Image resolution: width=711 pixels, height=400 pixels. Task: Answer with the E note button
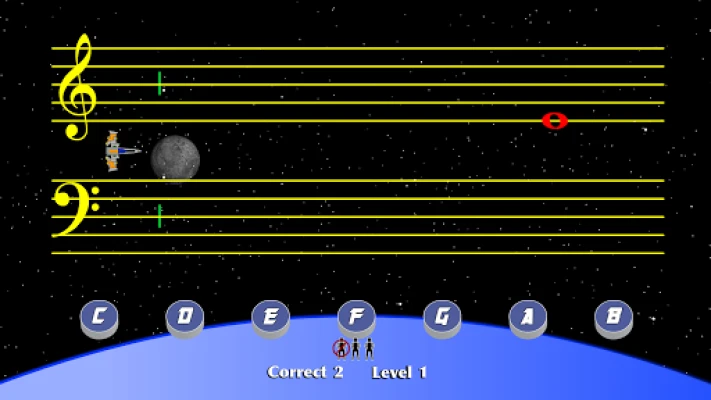coord(270,317)
